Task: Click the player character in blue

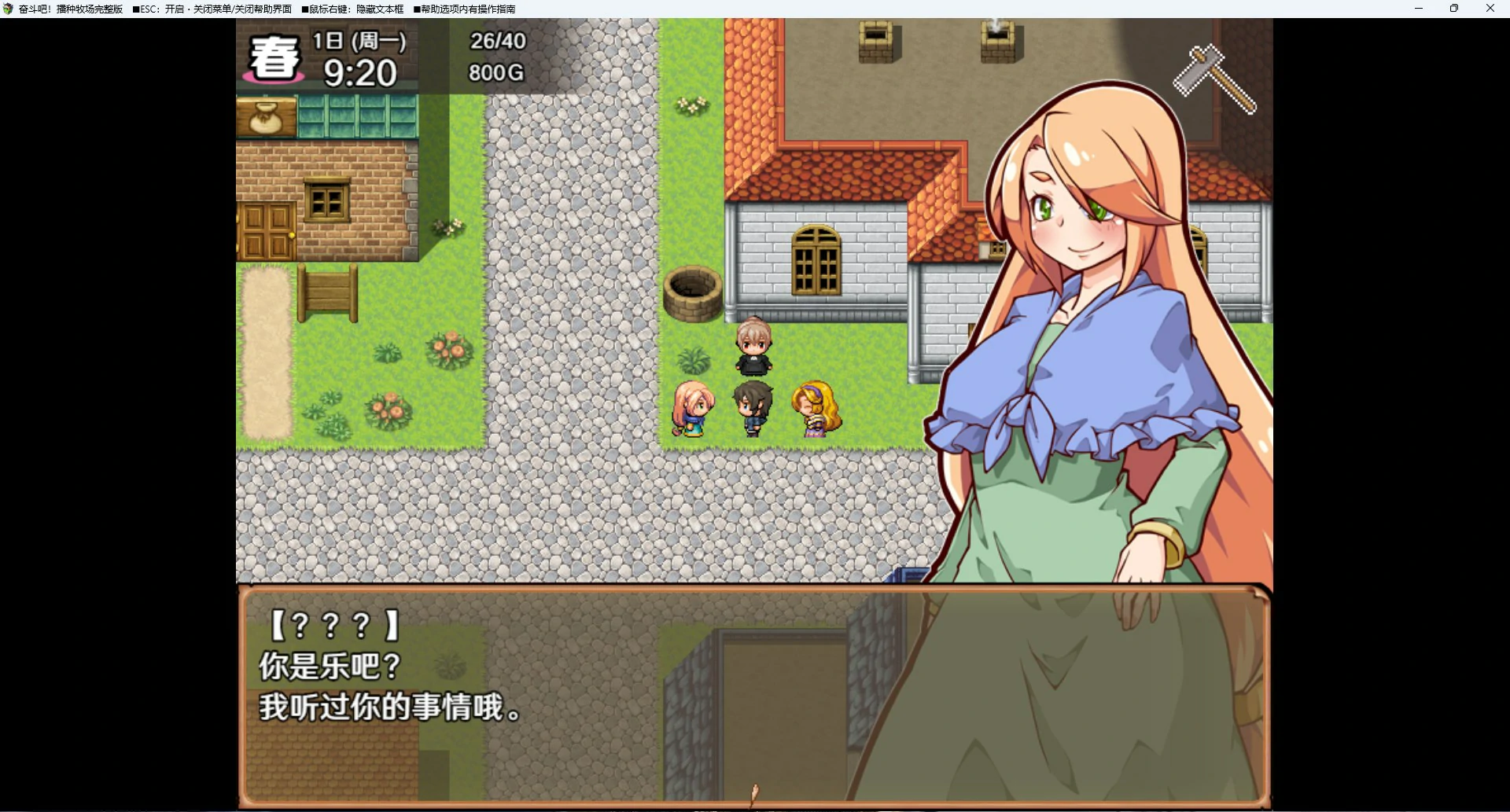Action: coord(753,409)
